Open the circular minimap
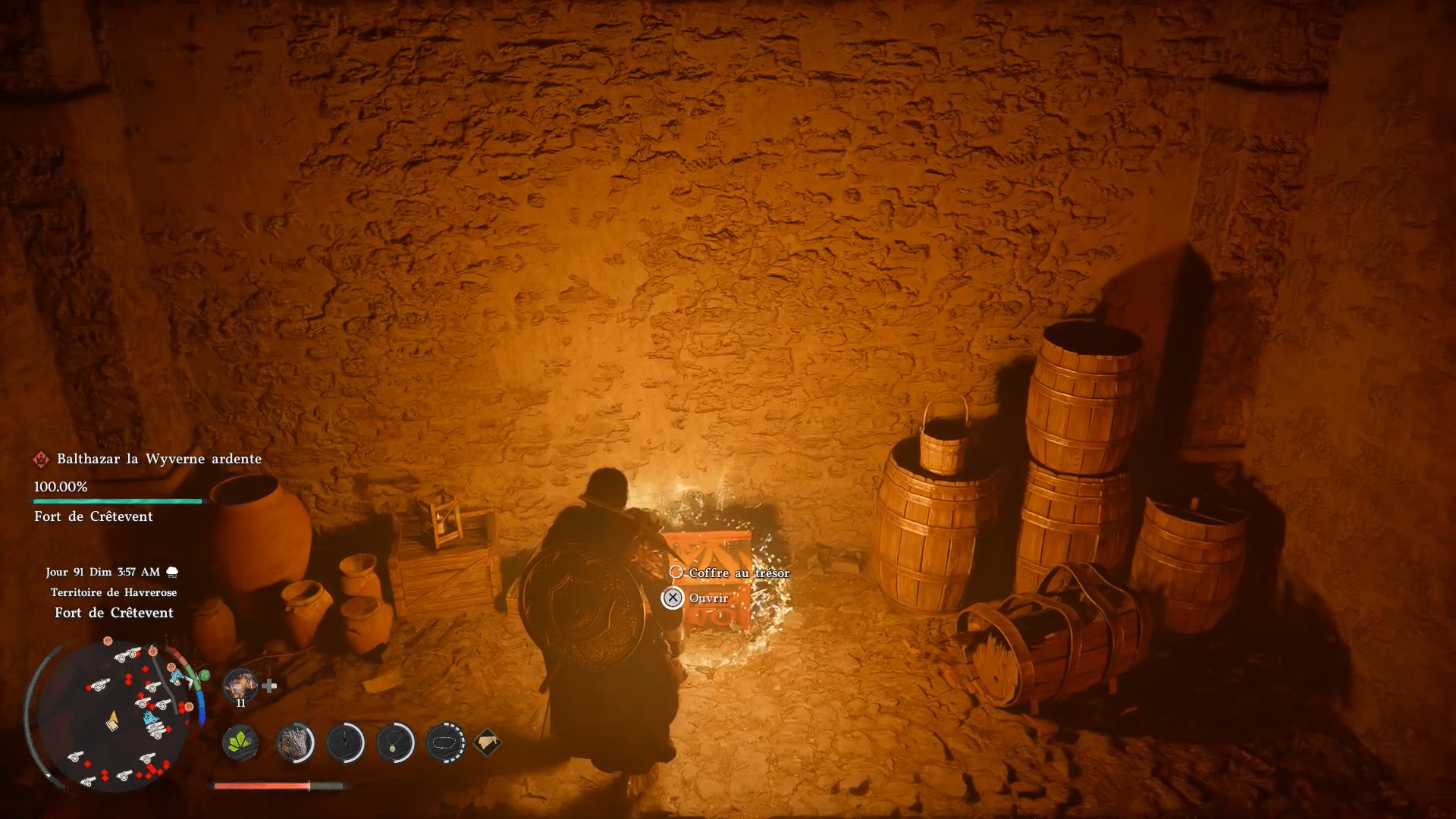 [x=112, y=716]
